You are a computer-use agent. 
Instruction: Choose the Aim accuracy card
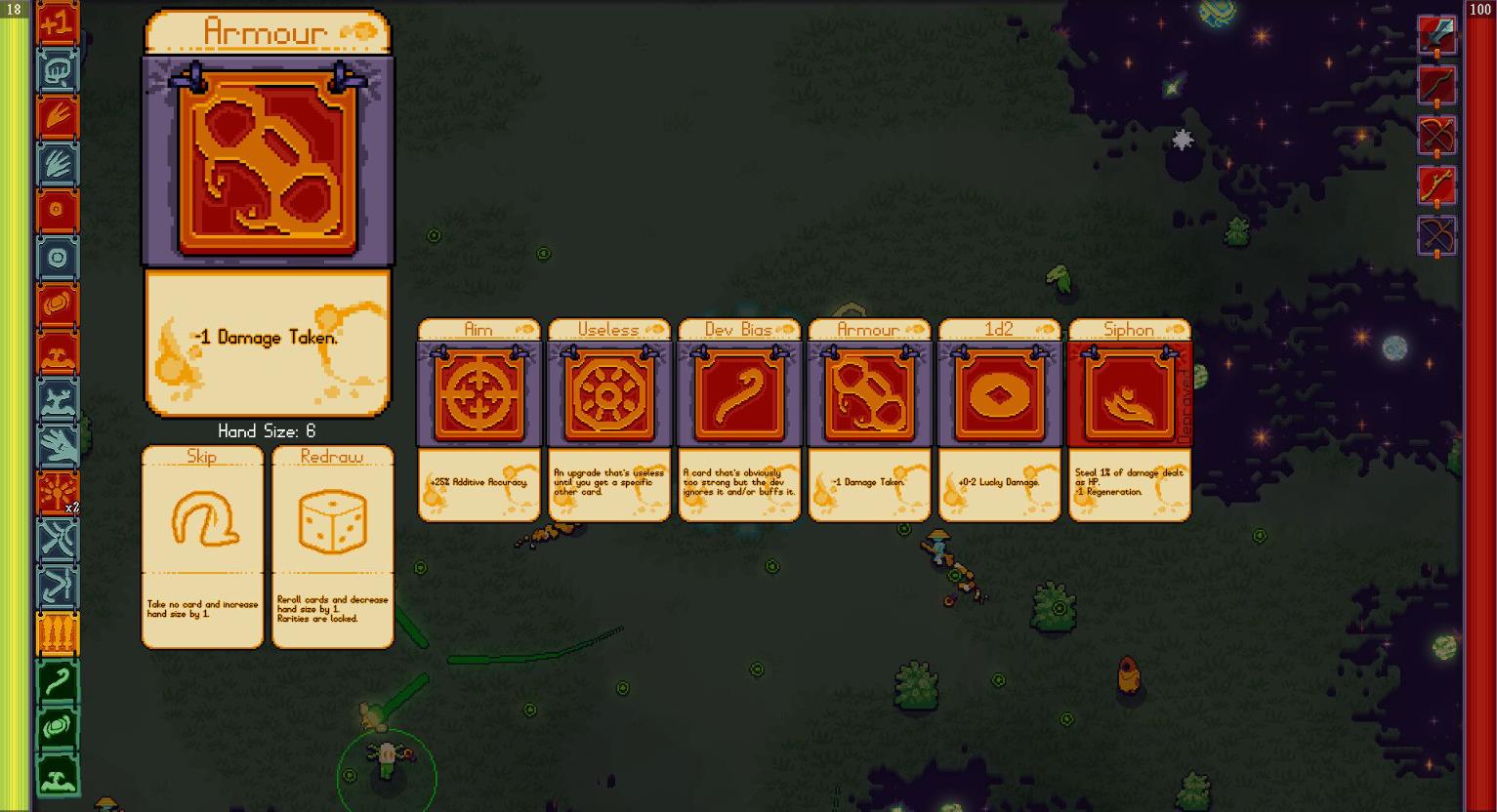[x=478, y=420]
